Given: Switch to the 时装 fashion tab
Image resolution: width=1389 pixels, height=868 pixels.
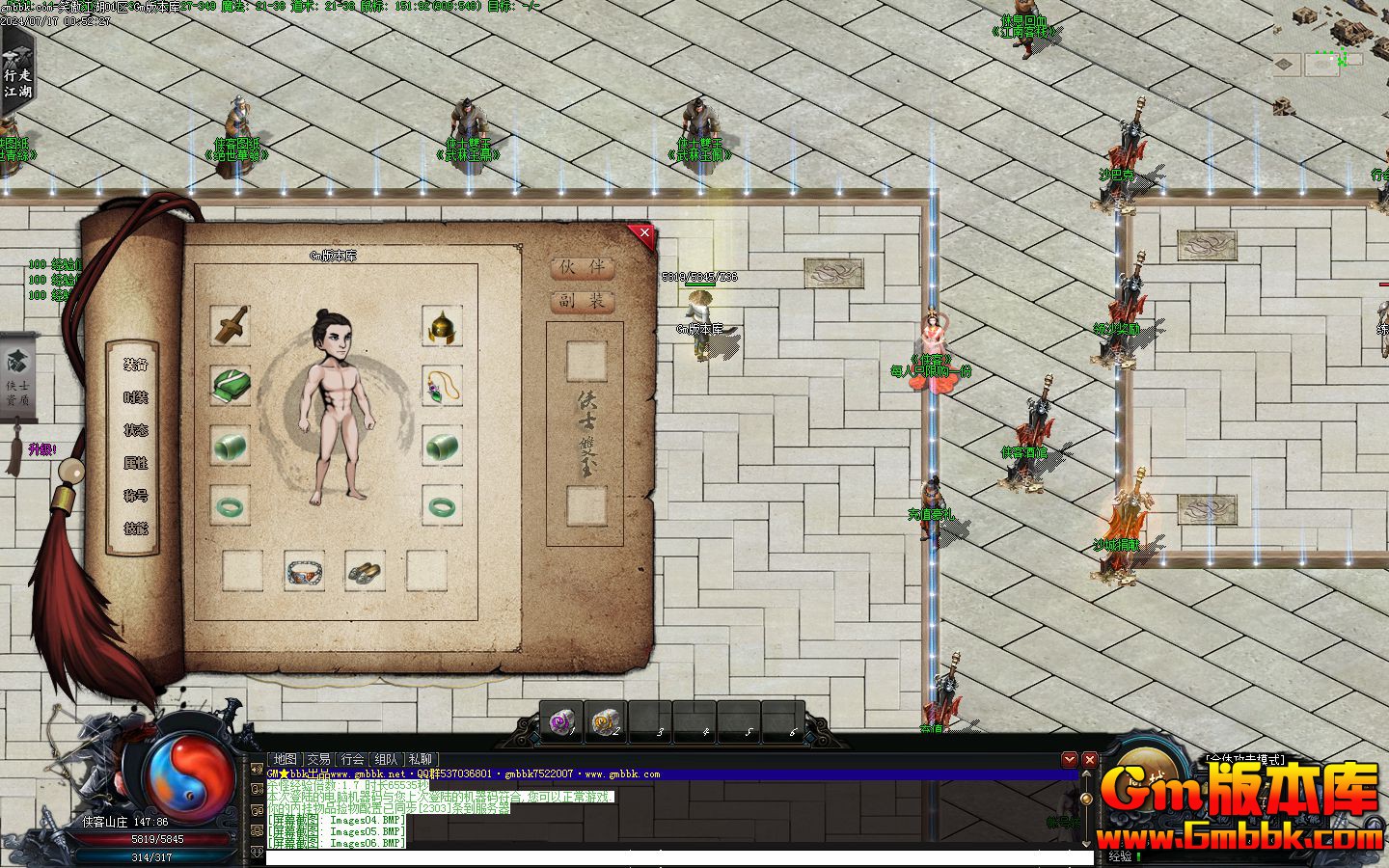Looking at the screenshot, I should (136, 398).
